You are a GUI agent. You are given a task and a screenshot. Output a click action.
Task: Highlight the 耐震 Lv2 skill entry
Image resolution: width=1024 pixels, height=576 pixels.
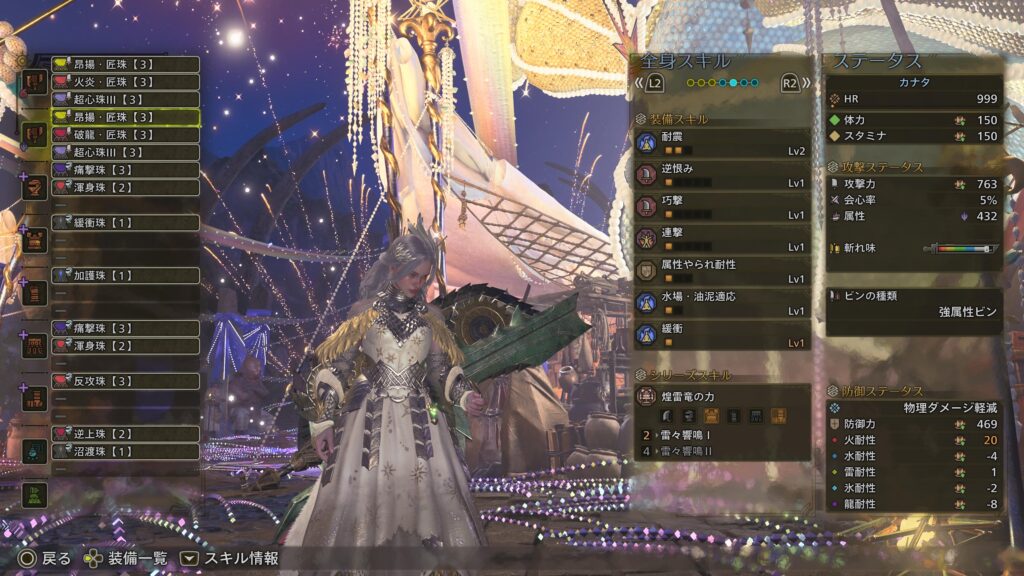721,144
